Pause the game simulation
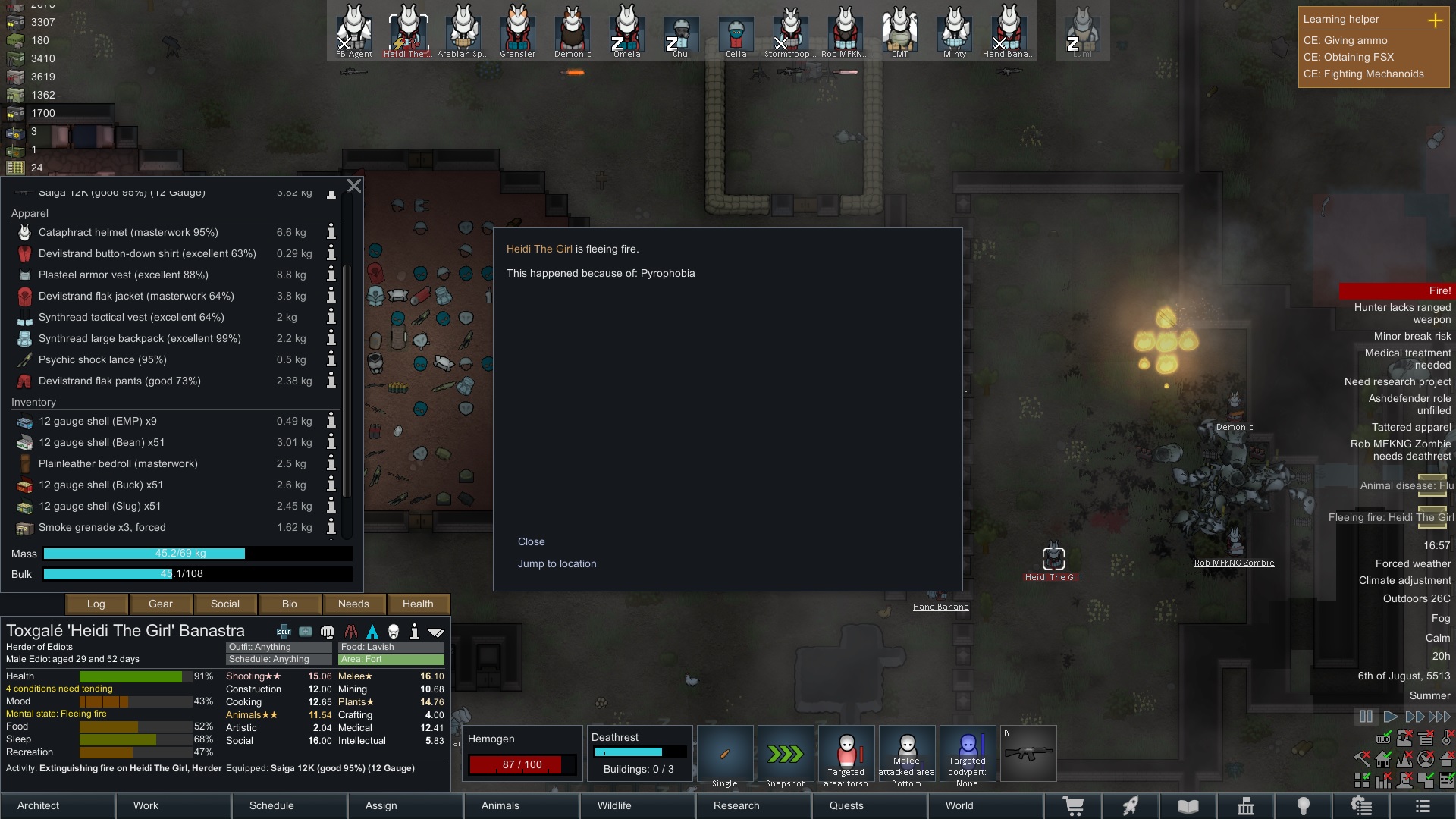 coord(1366,717)
